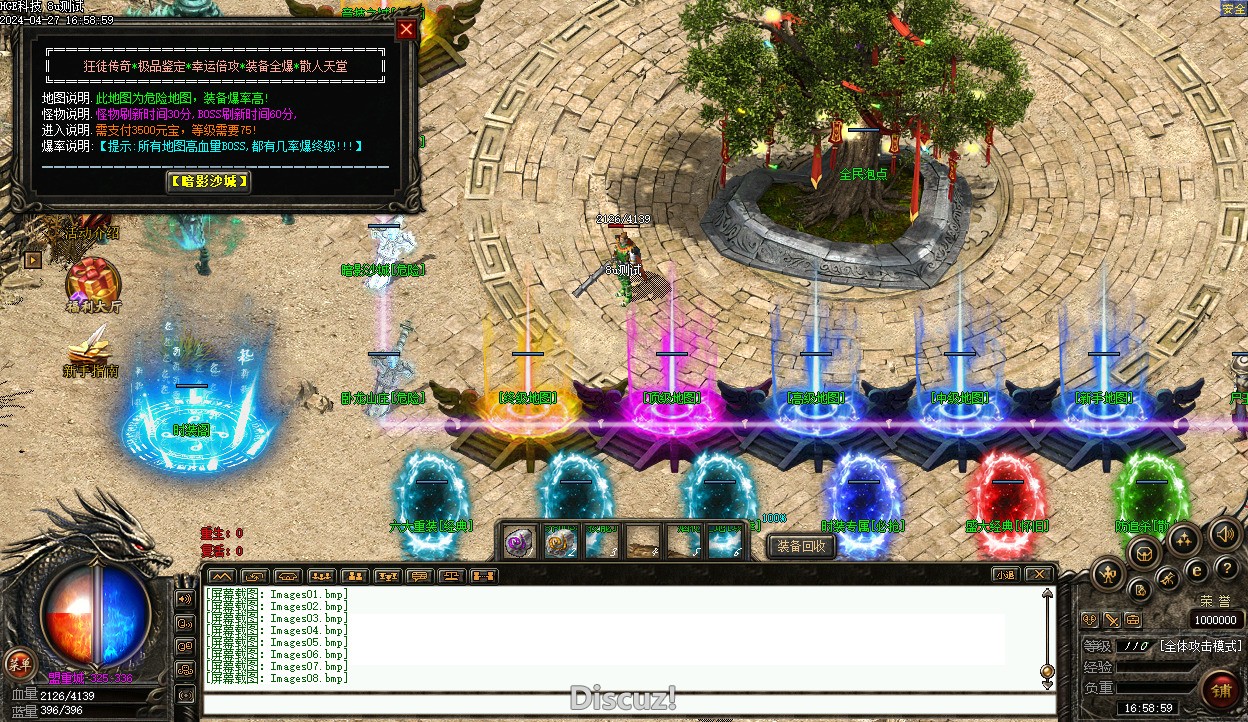Open the 福利大厅 gift box icon

pos(94,280)
